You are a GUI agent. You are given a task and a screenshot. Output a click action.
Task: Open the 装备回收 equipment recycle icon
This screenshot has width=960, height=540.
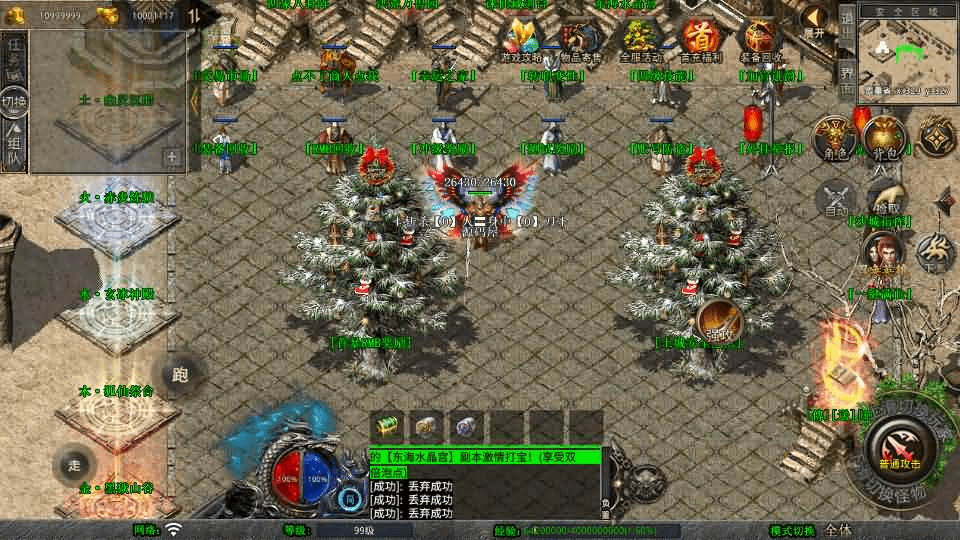760,41
